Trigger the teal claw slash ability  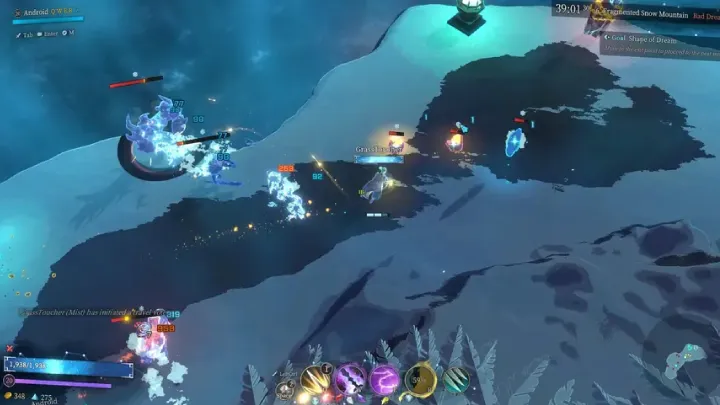455,380
